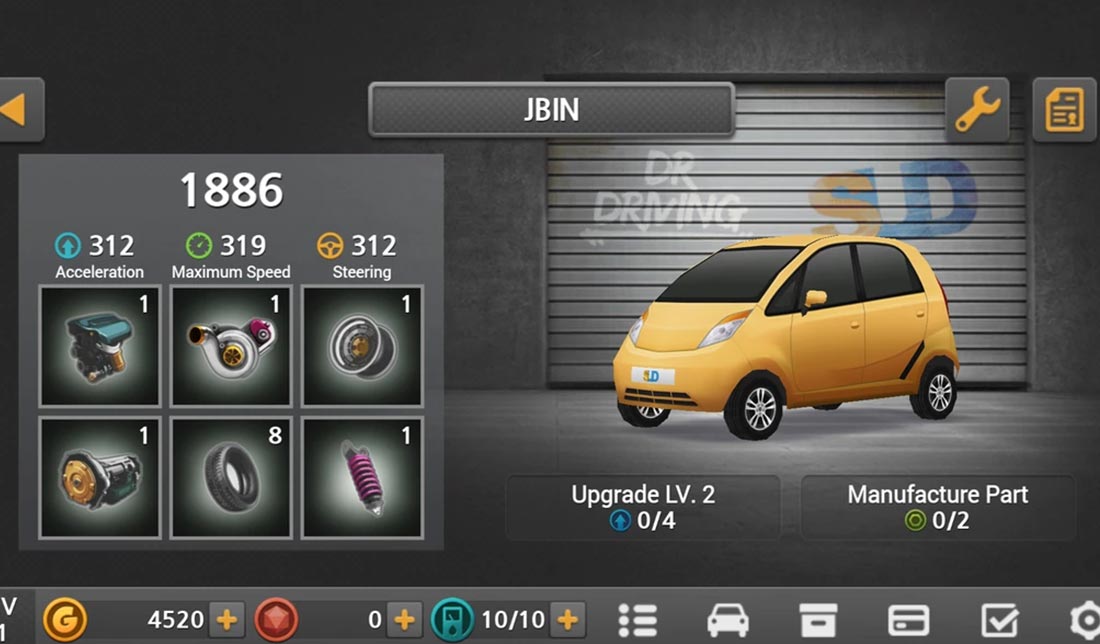The image size is (1100, 644).
Task: Open the wrench tuning menu
Action: point(977,109)
